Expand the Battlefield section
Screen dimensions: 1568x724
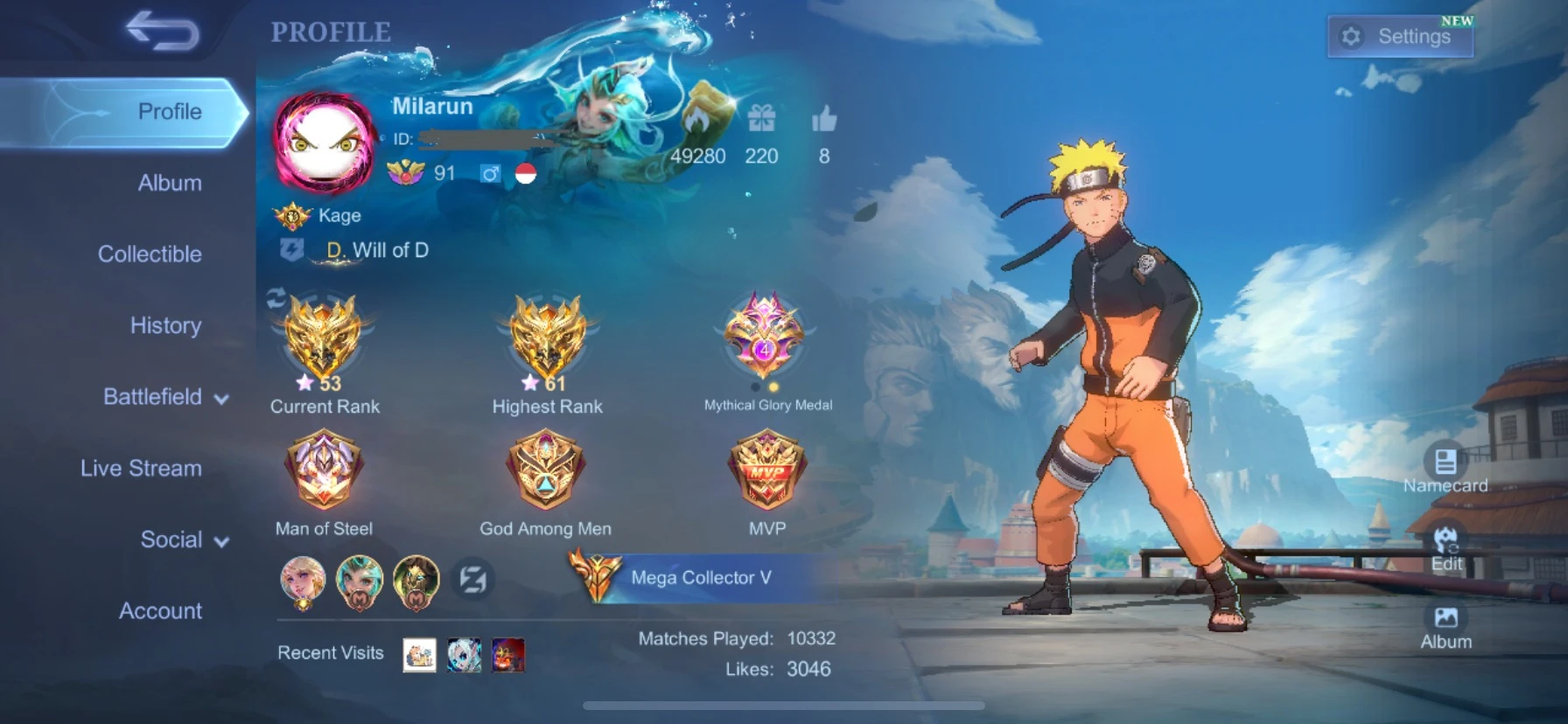165,397
